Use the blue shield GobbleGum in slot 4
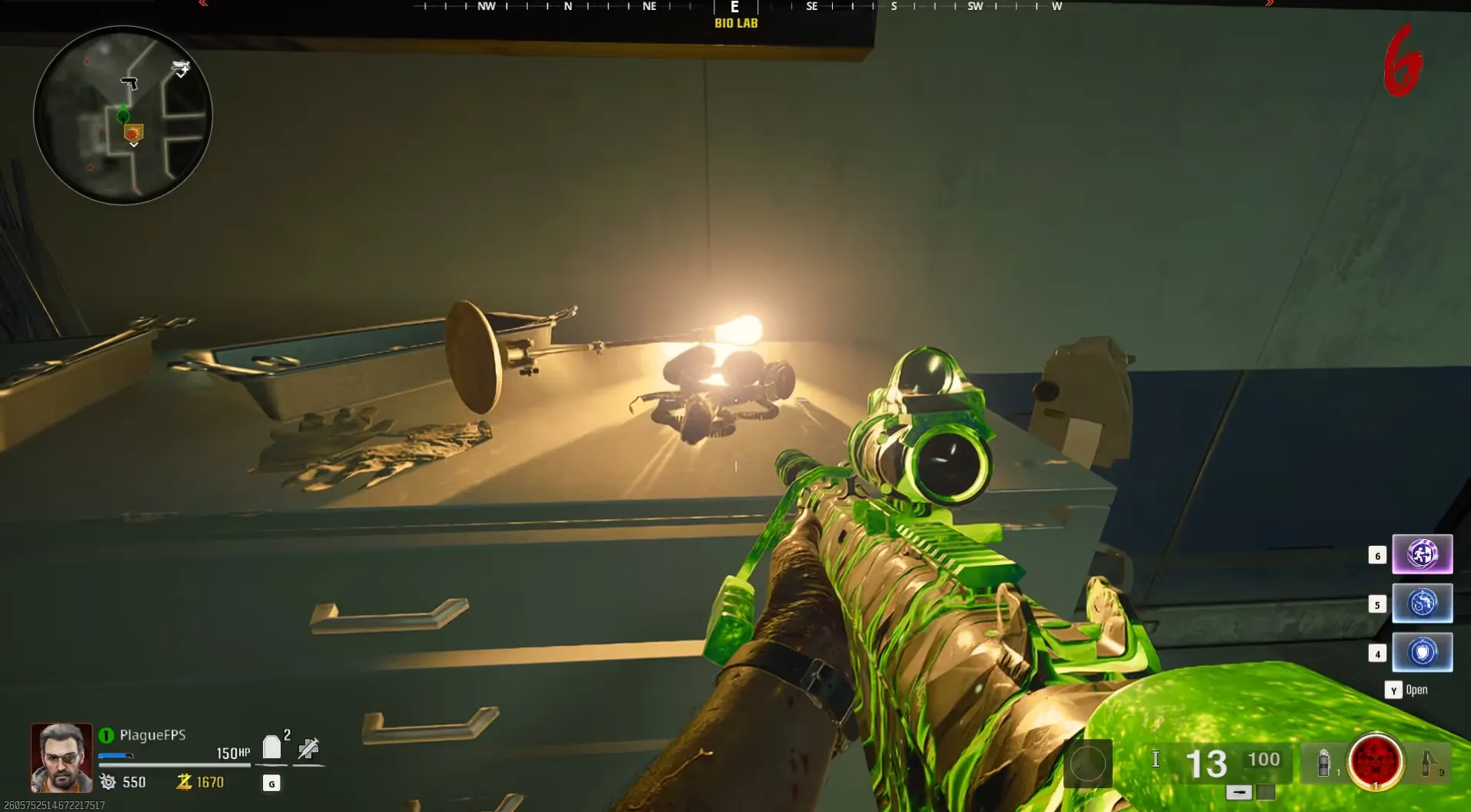This screenshot has width=1471, height=812. point(1422,652)
